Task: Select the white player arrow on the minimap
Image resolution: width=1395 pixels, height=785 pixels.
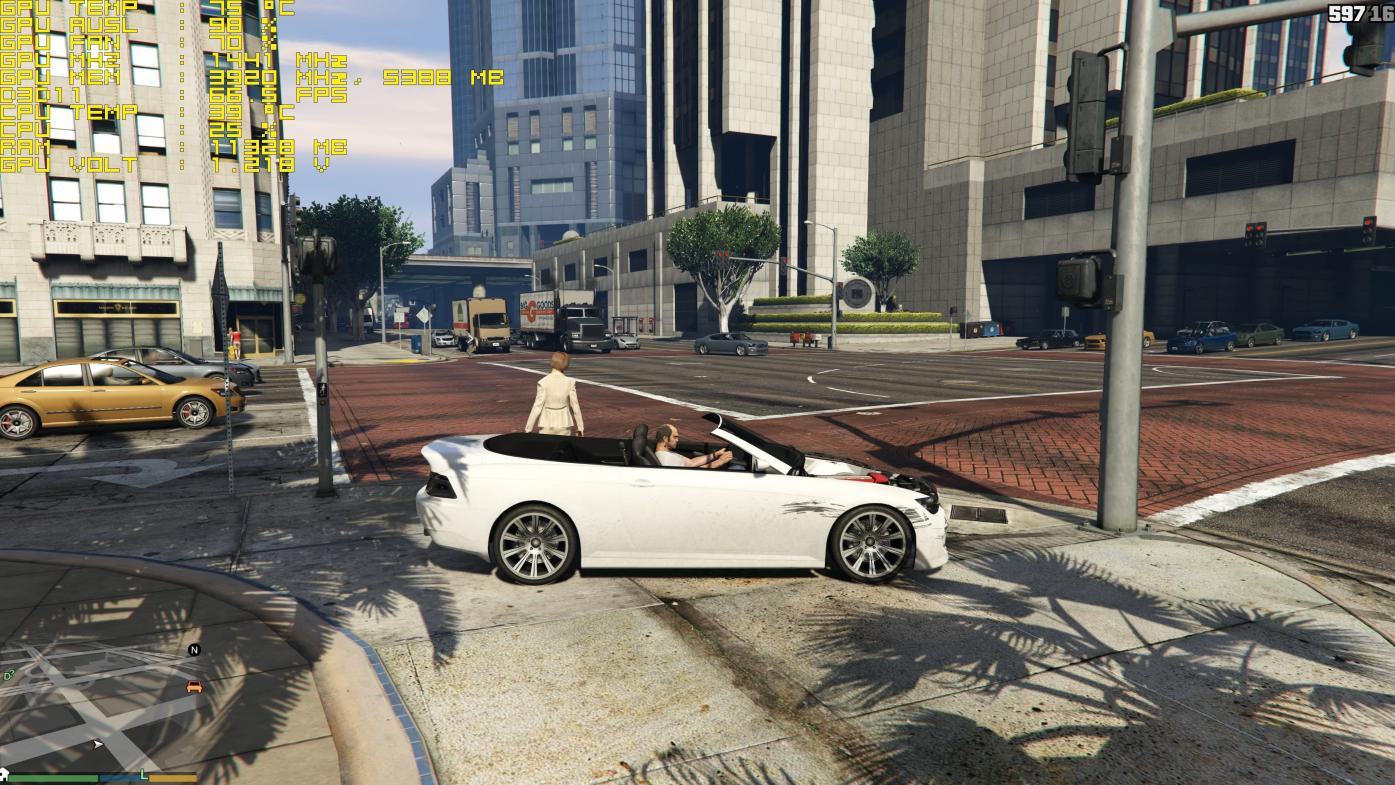Action: (97, 744)
